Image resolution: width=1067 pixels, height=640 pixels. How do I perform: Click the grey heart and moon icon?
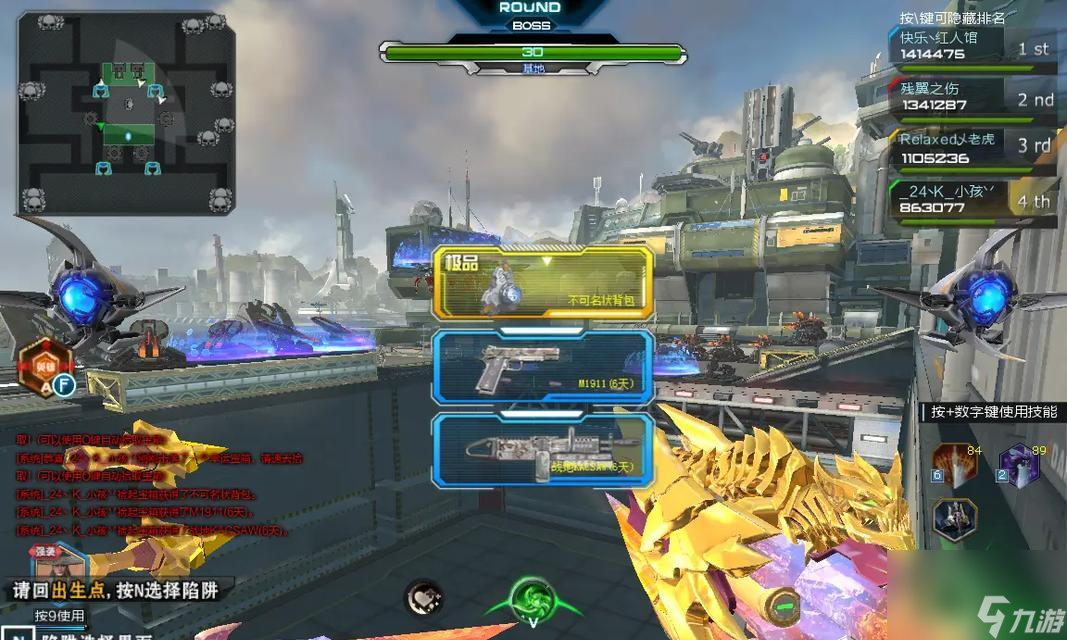click(424, 598)
